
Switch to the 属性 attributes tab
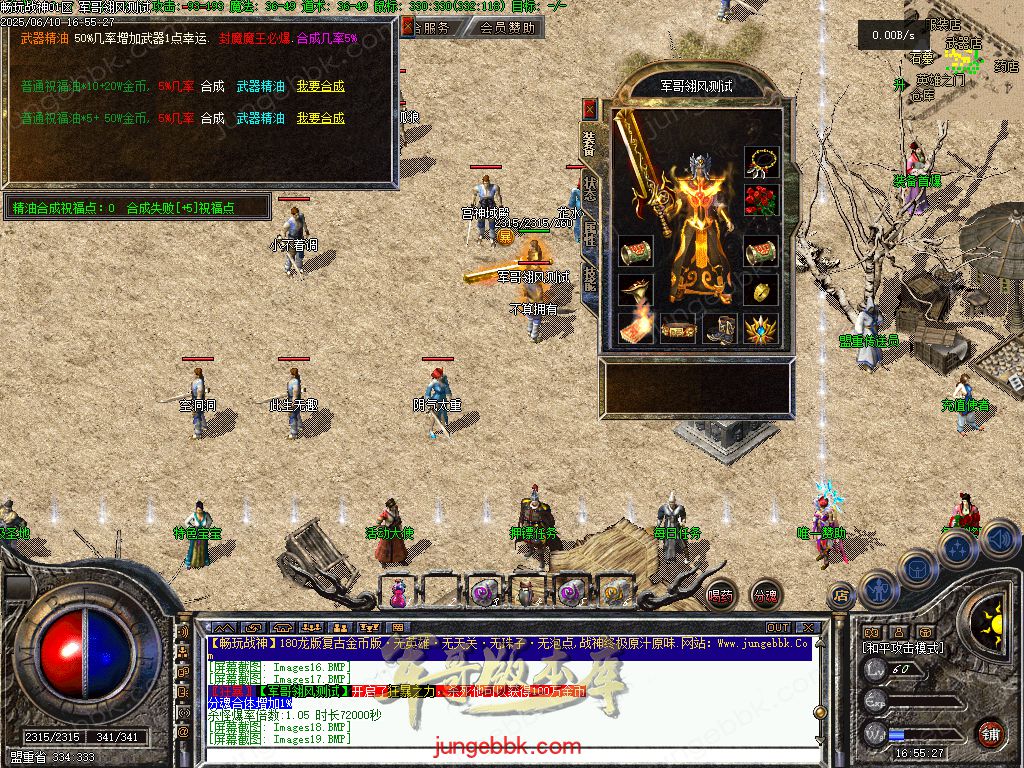590,235
